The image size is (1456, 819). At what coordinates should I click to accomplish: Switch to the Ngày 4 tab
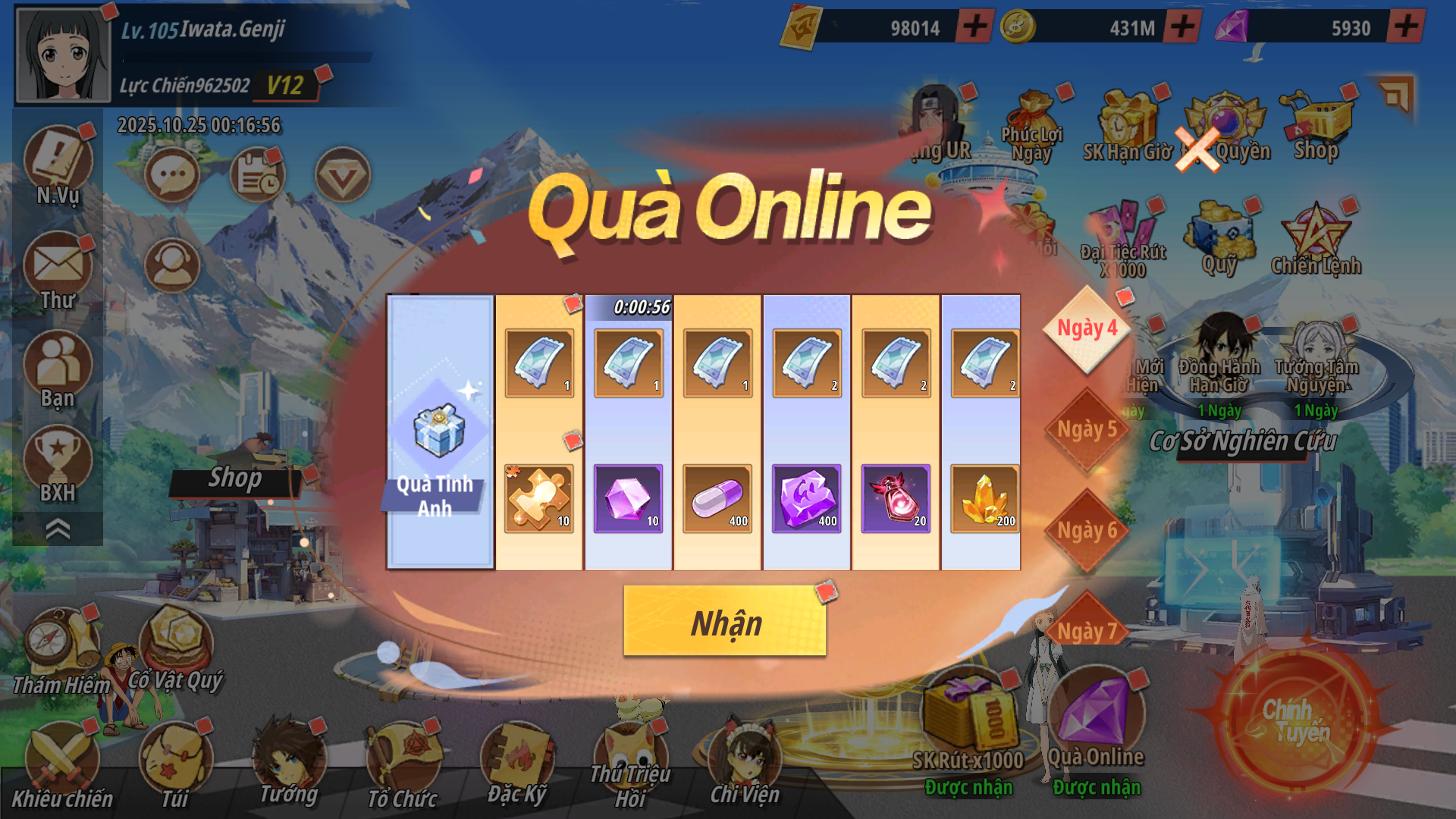(x=1087, y=329)
